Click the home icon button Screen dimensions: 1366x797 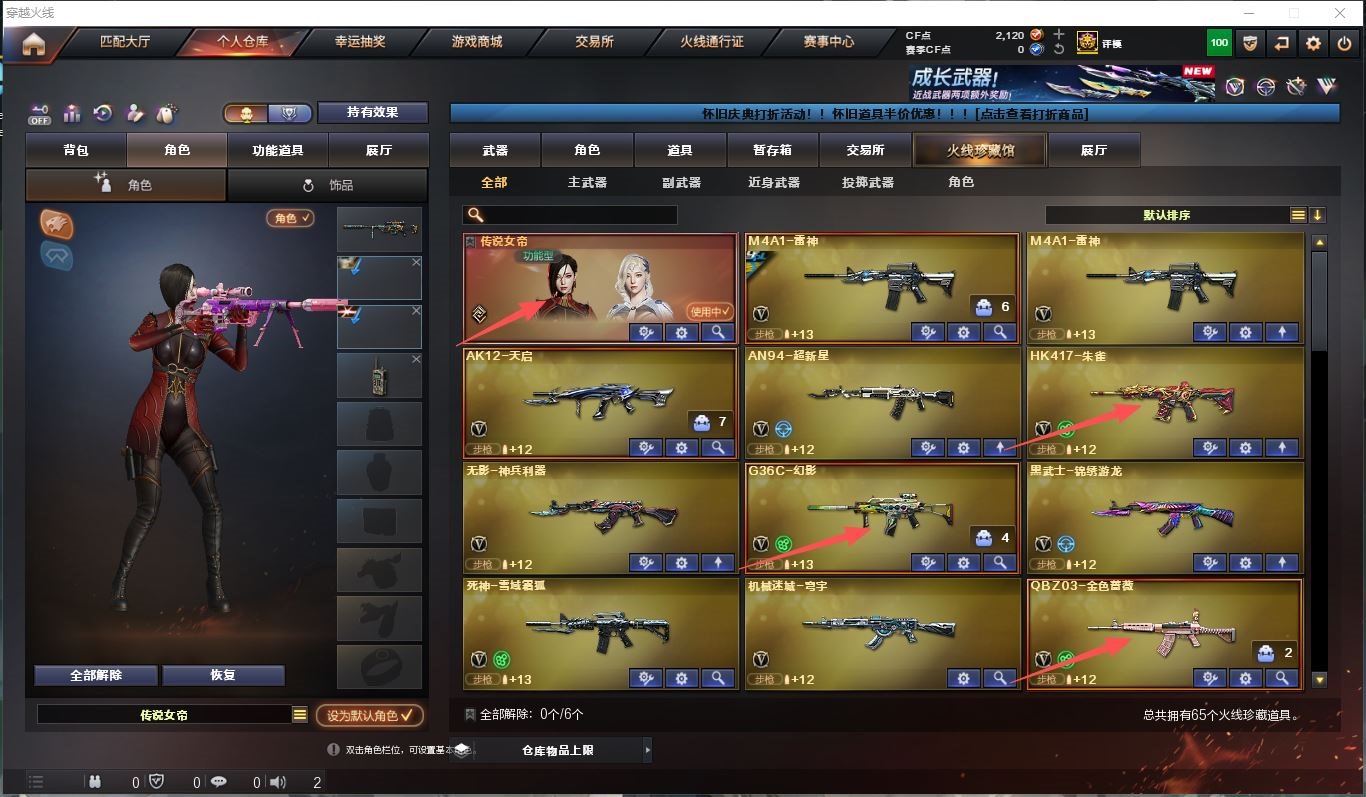click(34, 44)
